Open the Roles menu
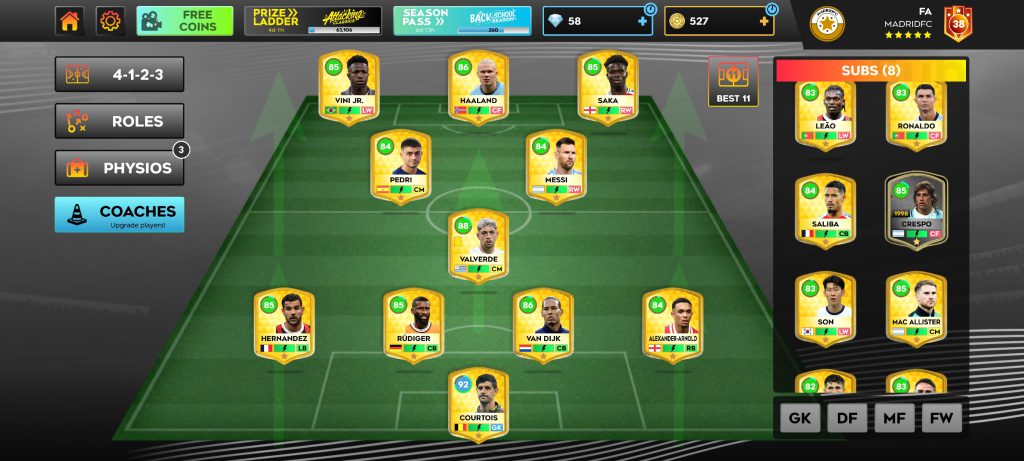Screen dimensions: 1024x461 point(119,121)
